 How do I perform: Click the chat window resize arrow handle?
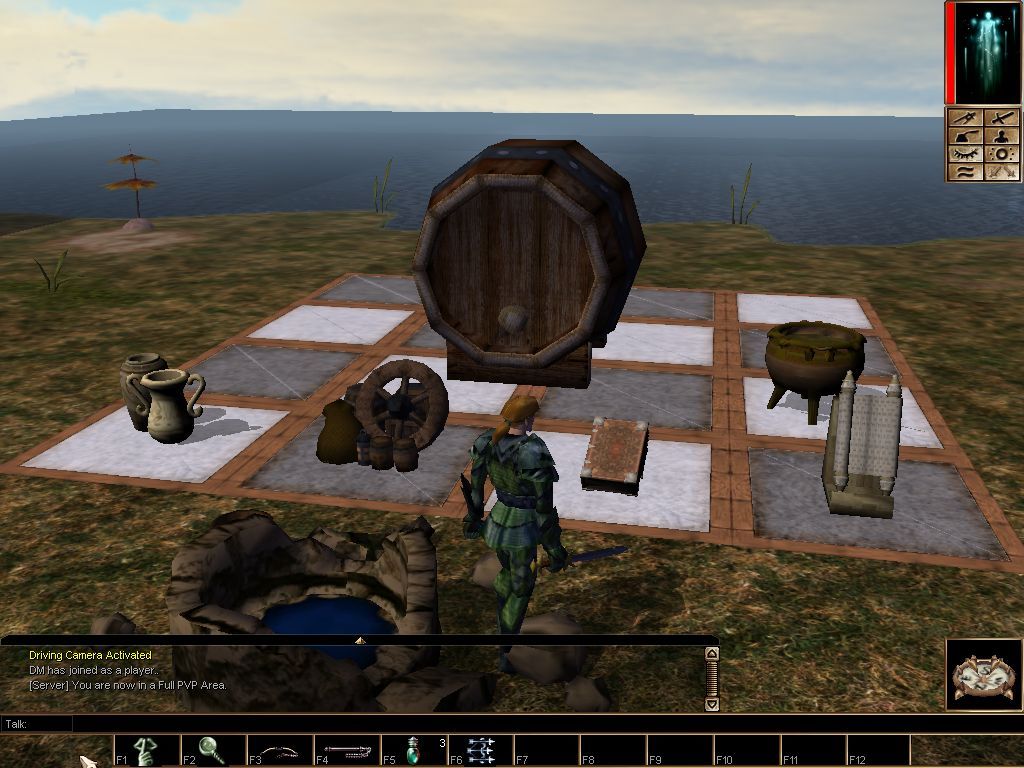click(360, 639)
